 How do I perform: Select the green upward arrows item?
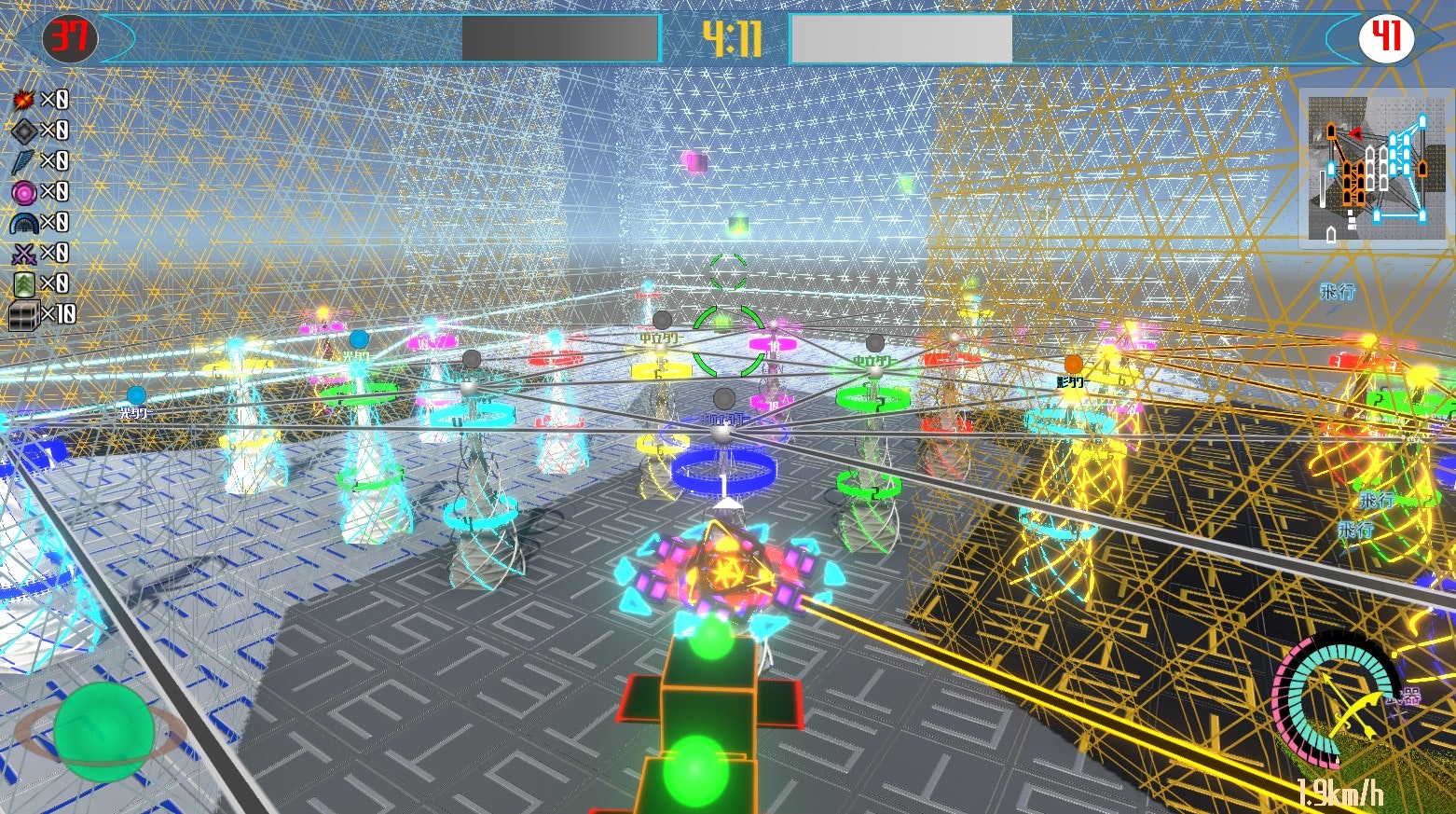point(23,284)
